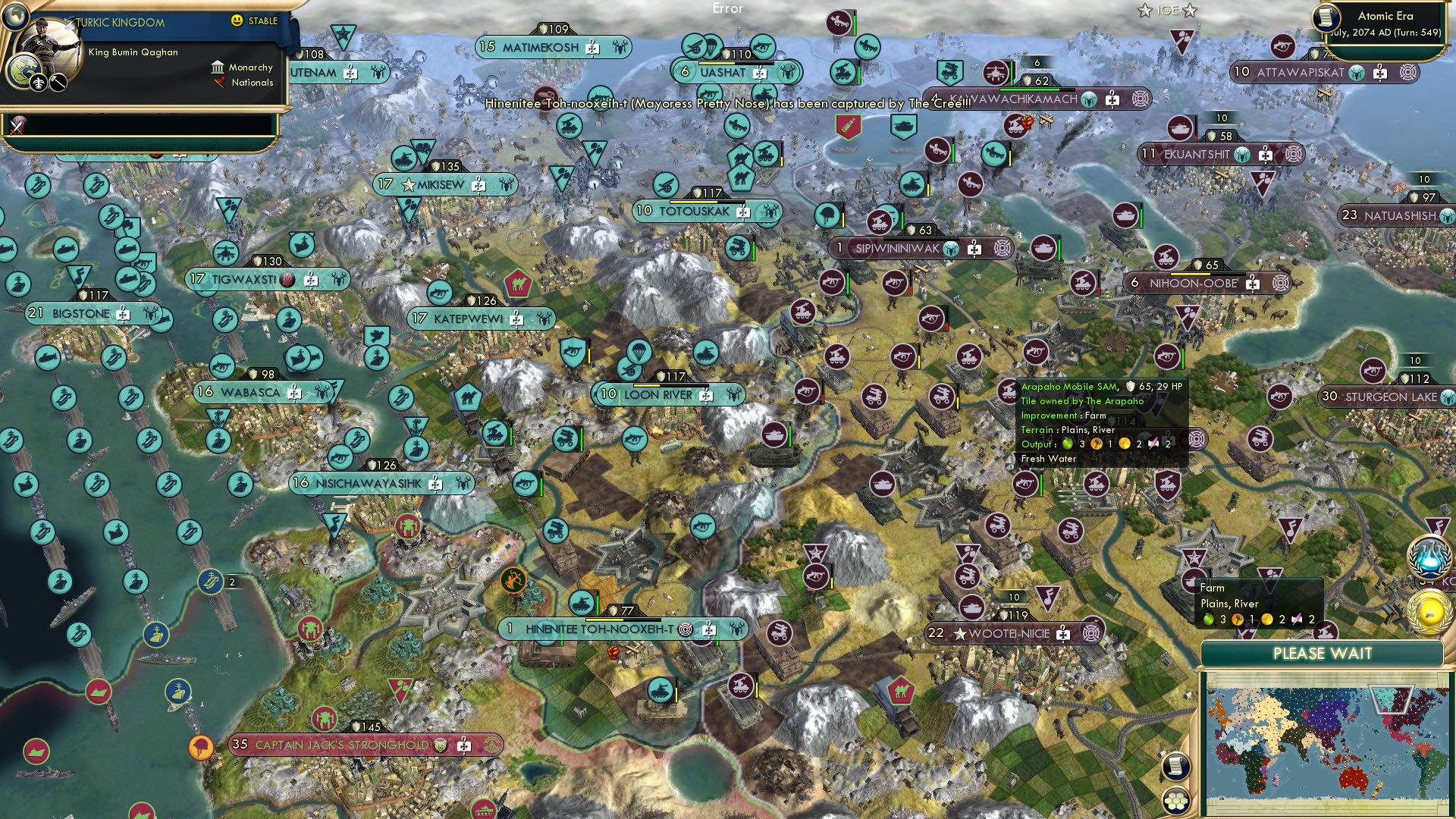Click the red Nationals flag icon
The image size is (1456, 819).
[220, 83]
